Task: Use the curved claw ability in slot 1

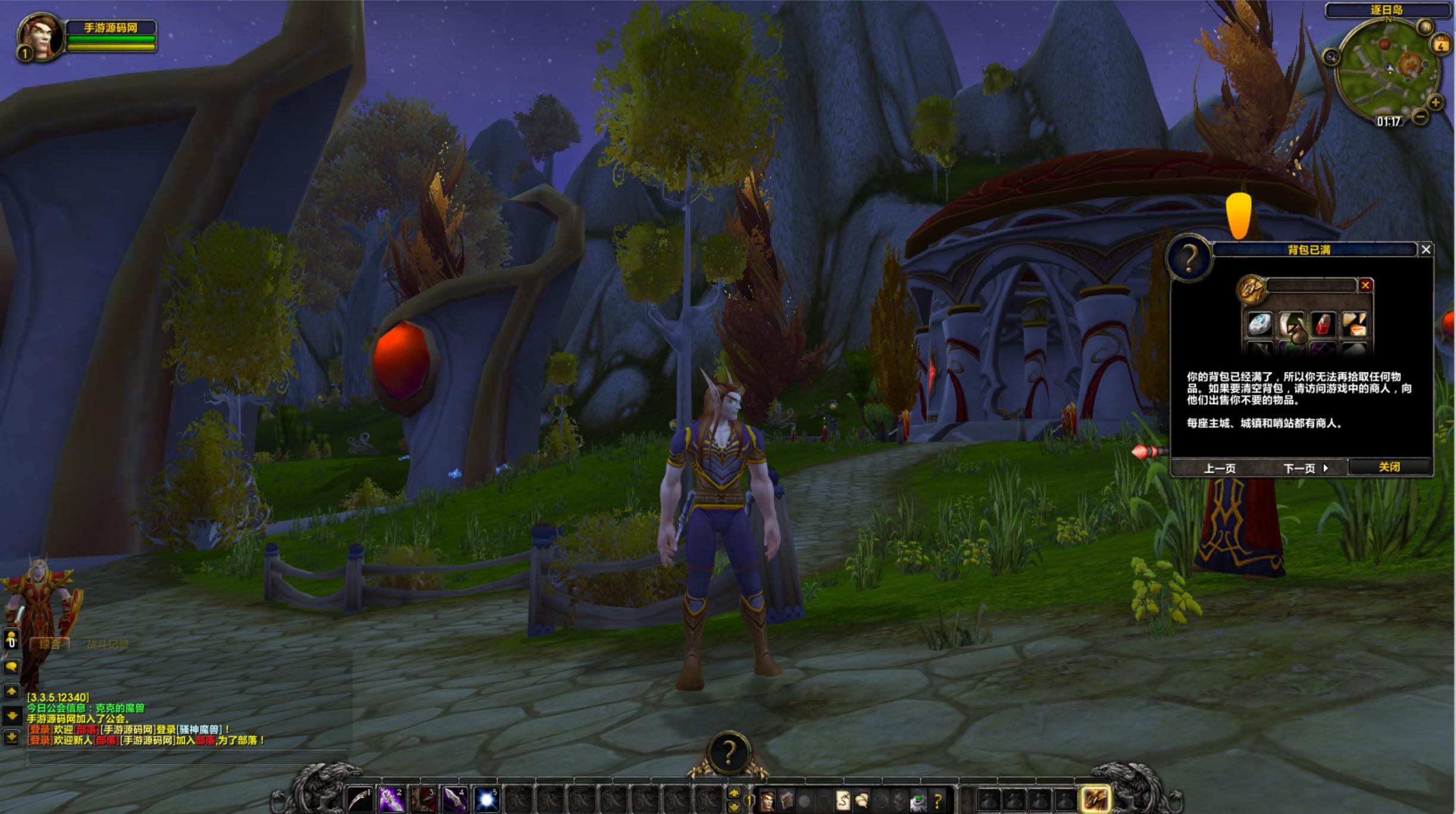Action: pyautogui.click(x=360, y=799)
